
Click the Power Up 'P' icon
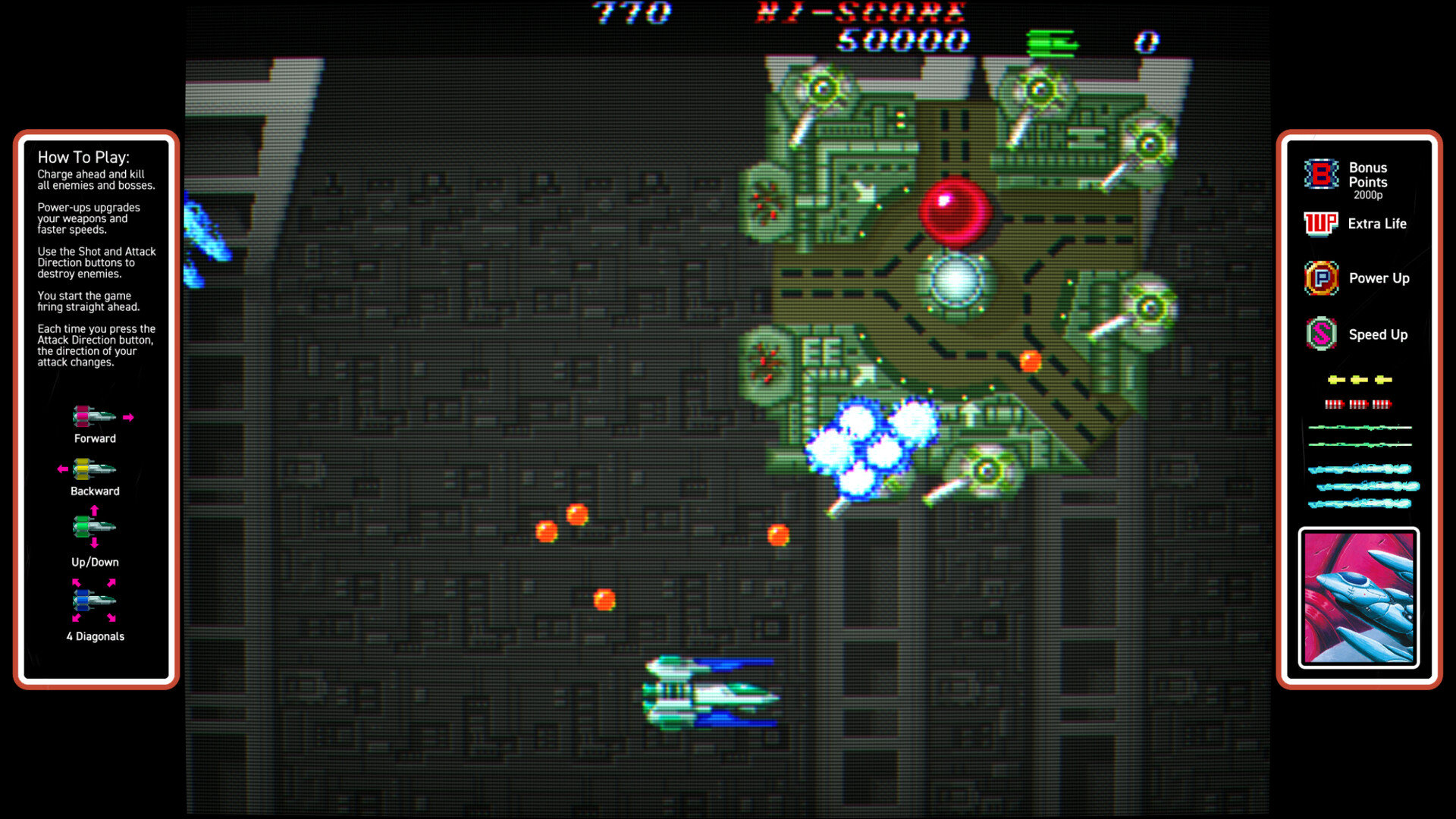point(1320,278)
